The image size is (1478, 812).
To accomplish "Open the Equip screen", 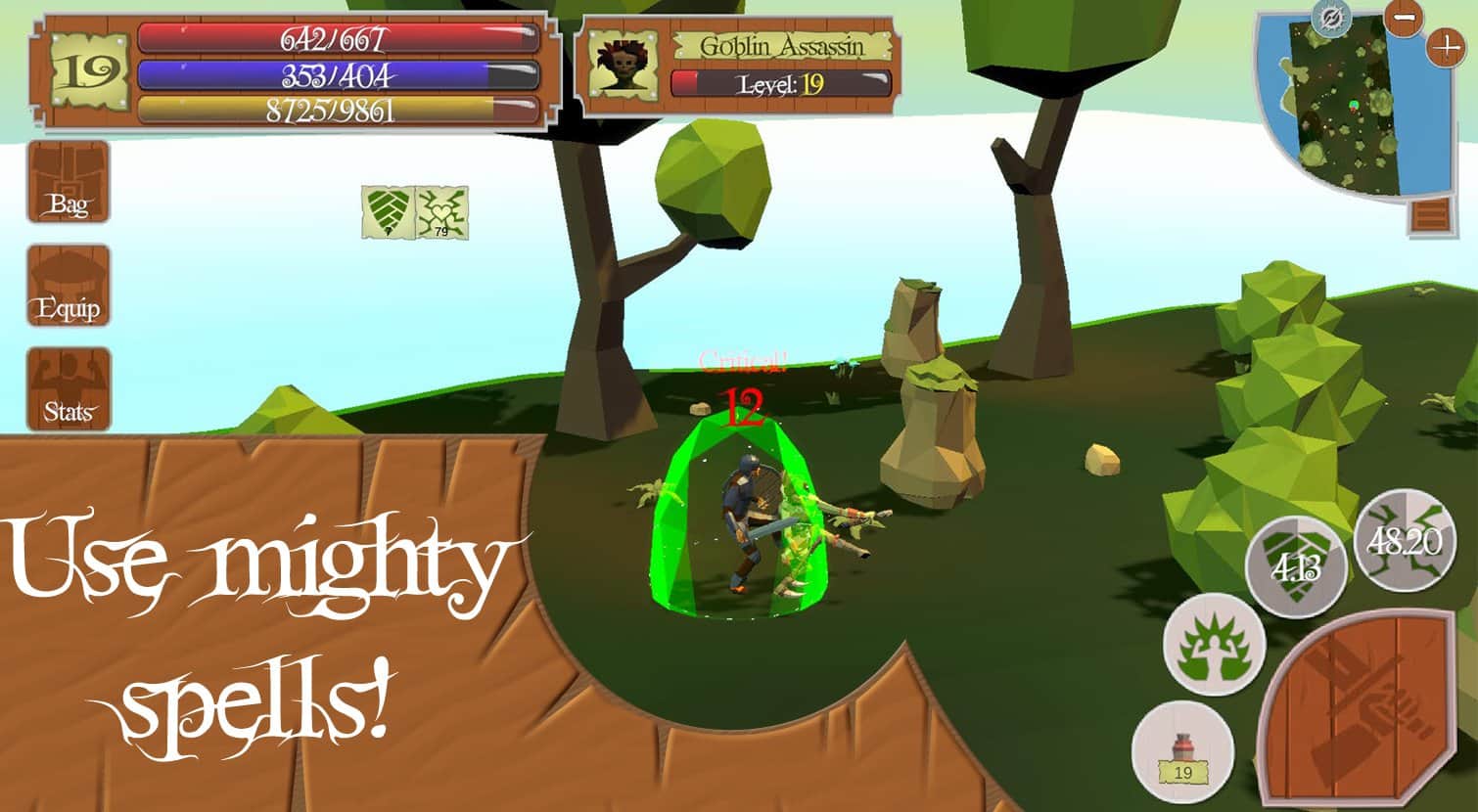I will pyautogui.click(x=68, y=286).
